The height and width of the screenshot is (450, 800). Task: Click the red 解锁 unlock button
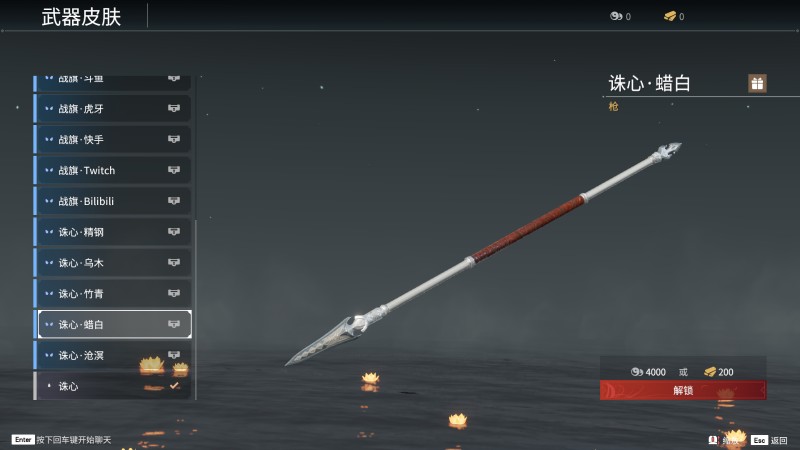click(x=683, y=390)
